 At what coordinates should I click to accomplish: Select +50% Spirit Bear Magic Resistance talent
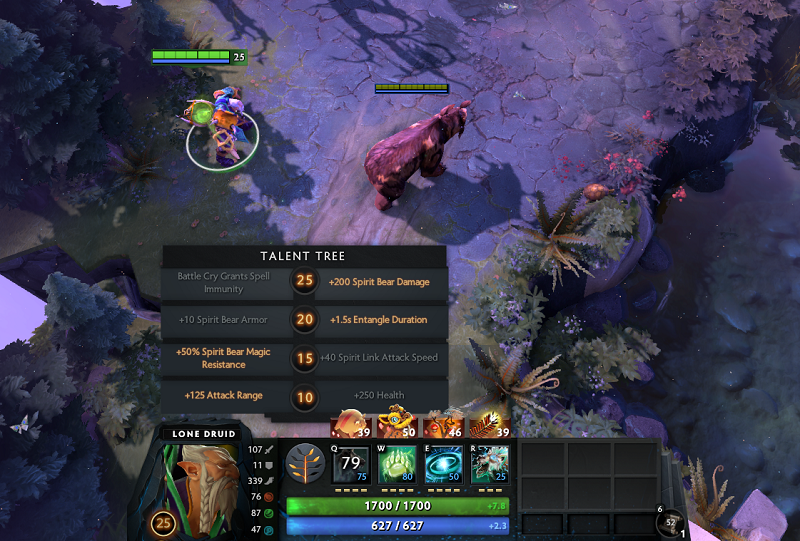[224, 358]
